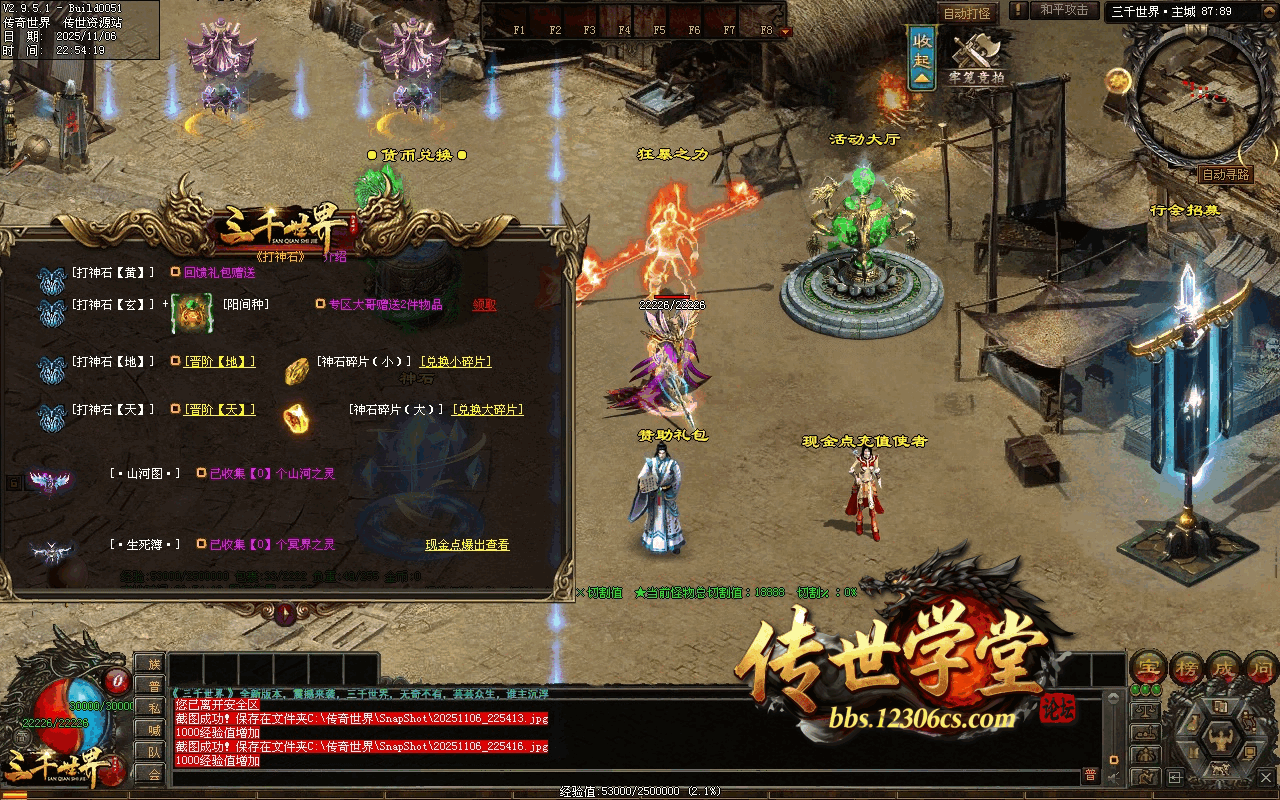Screen dimensions: 1280x800
Task: Activate 自动寻路 auto-pathfinding
Action: (x=1225, y=174)
